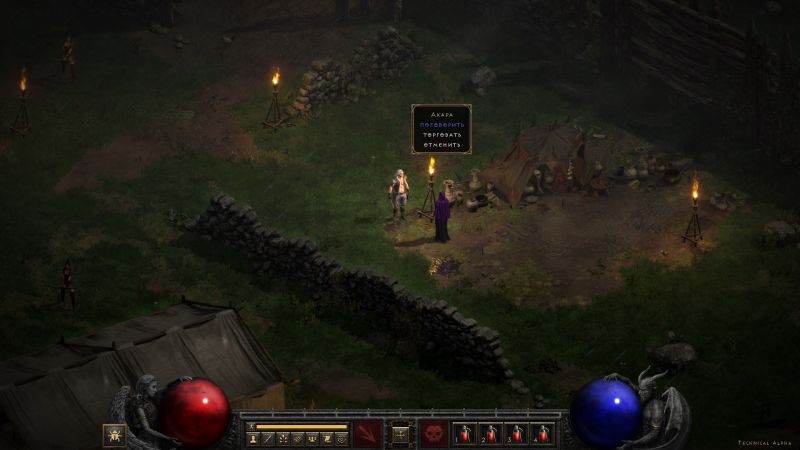Choose Поговорить to talk with Akara
800x450 pixels.
[x=441, y=124]
